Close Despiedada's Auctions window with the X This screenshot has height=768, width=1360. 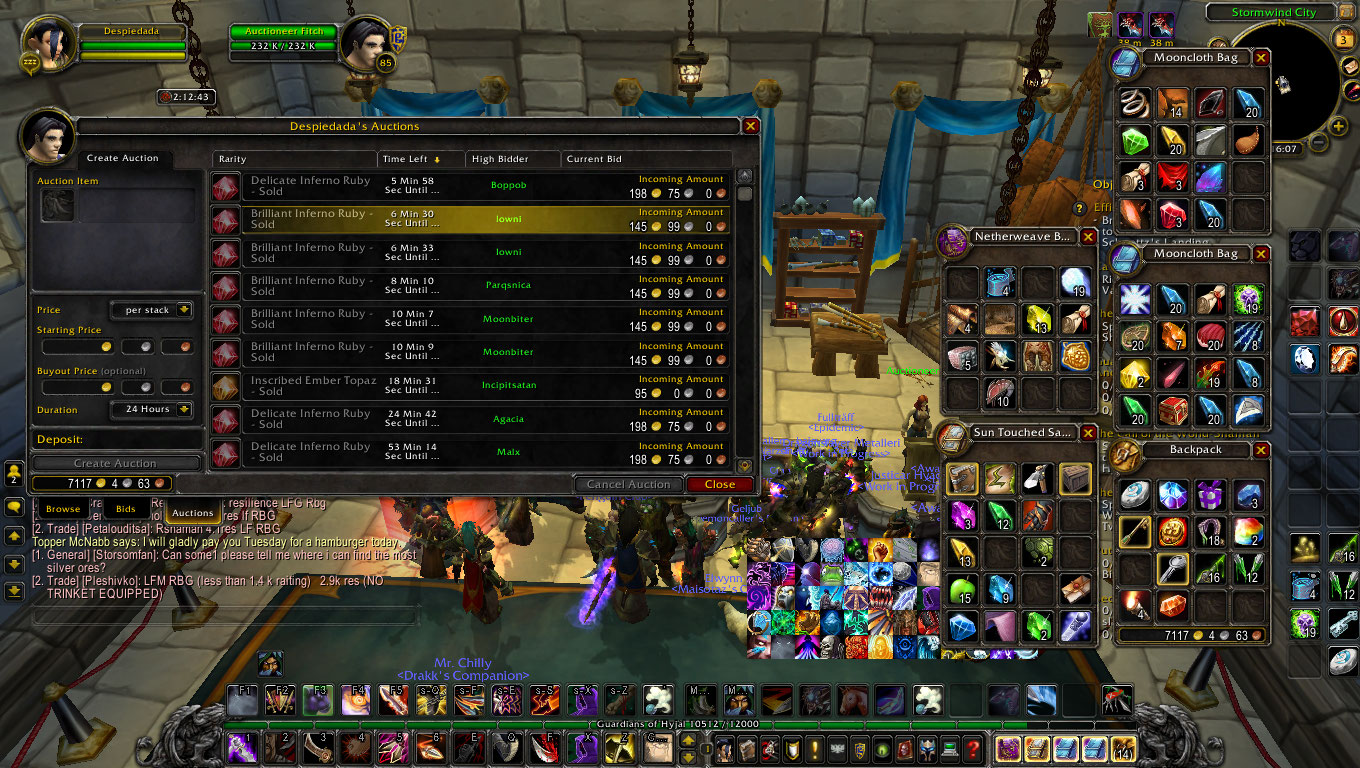click(750, 126)
